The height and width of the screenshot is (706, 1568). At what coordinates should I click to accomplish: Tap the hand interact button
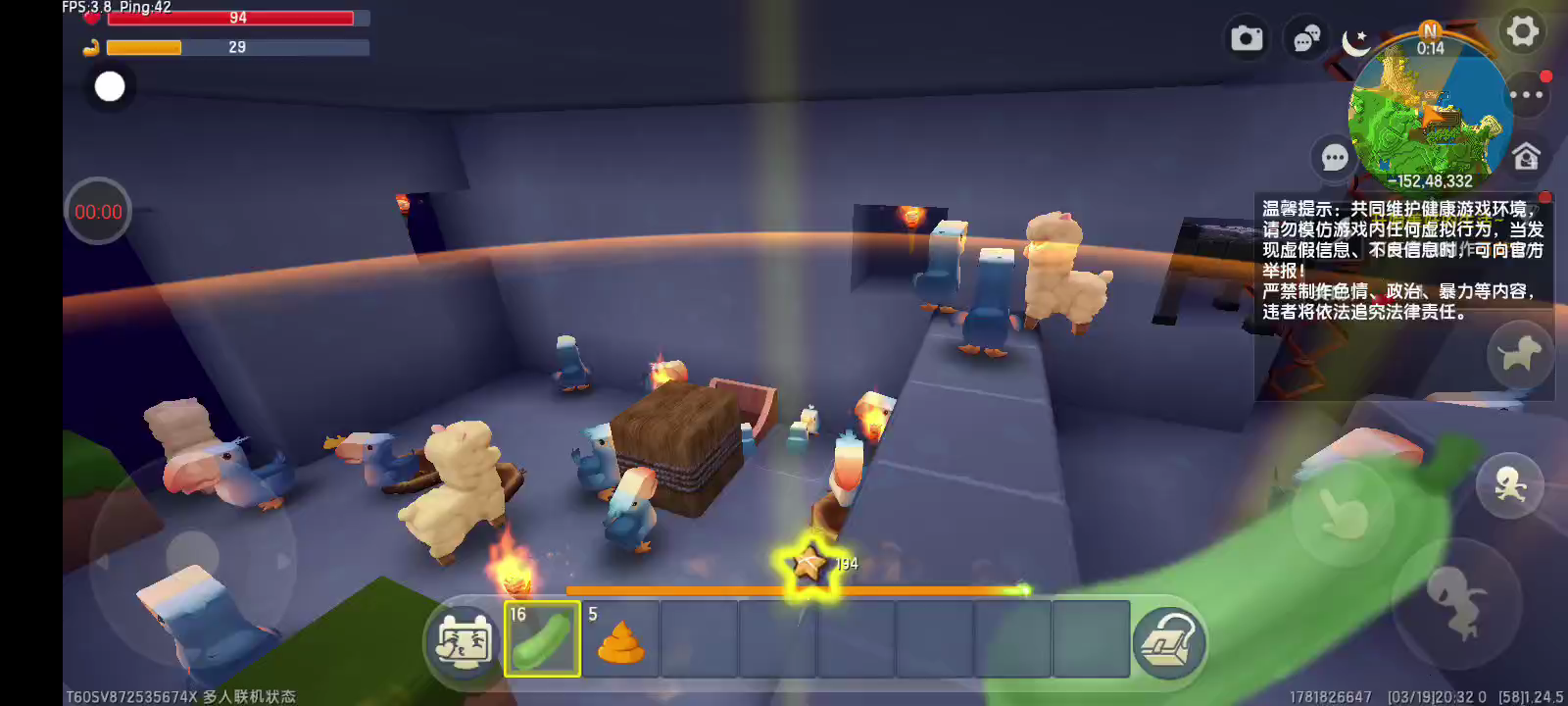1343,512
